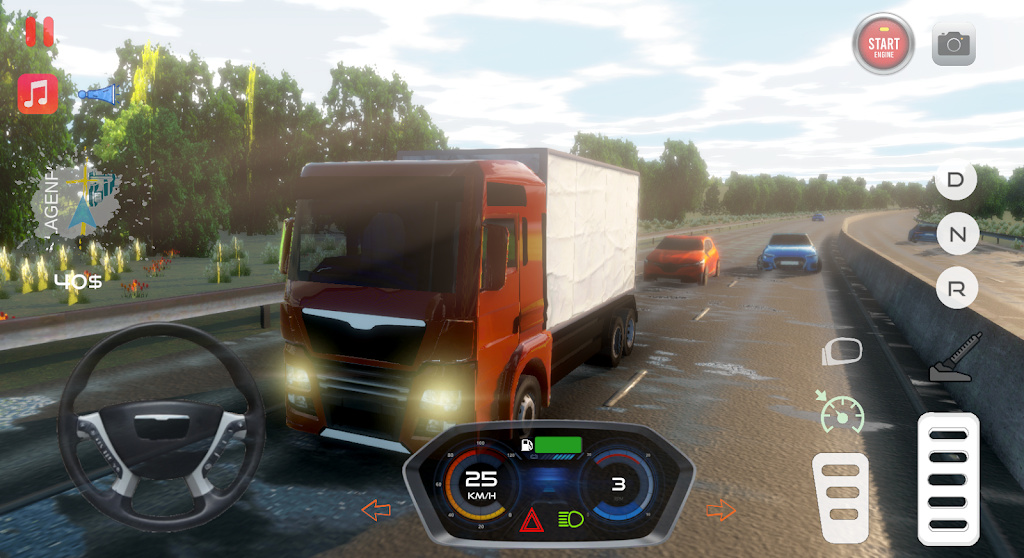Switch the camera view

(x=954, y=44)
